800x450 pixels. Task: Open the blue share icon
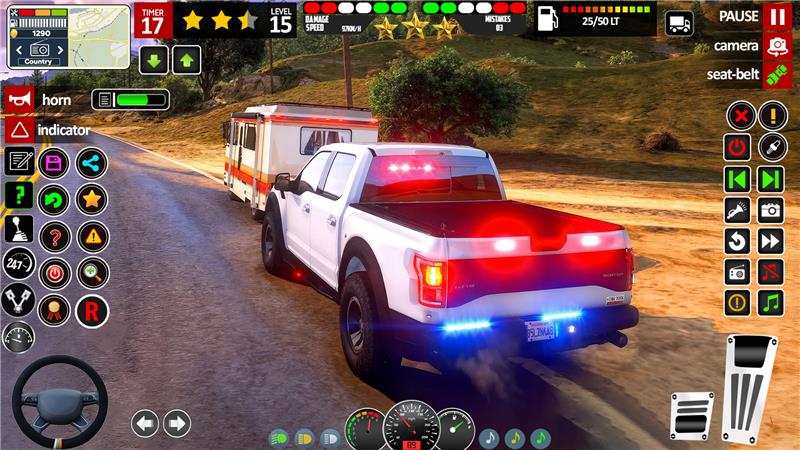pos(91,162)
